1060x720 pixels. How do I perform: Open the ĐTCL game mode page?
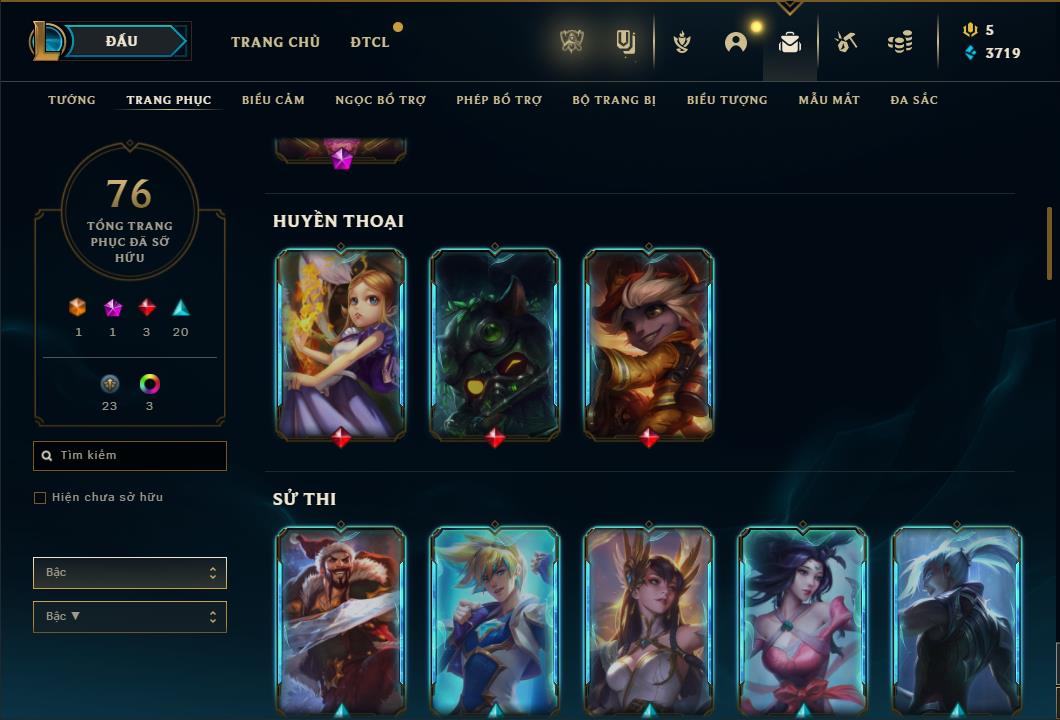point(370,42)
